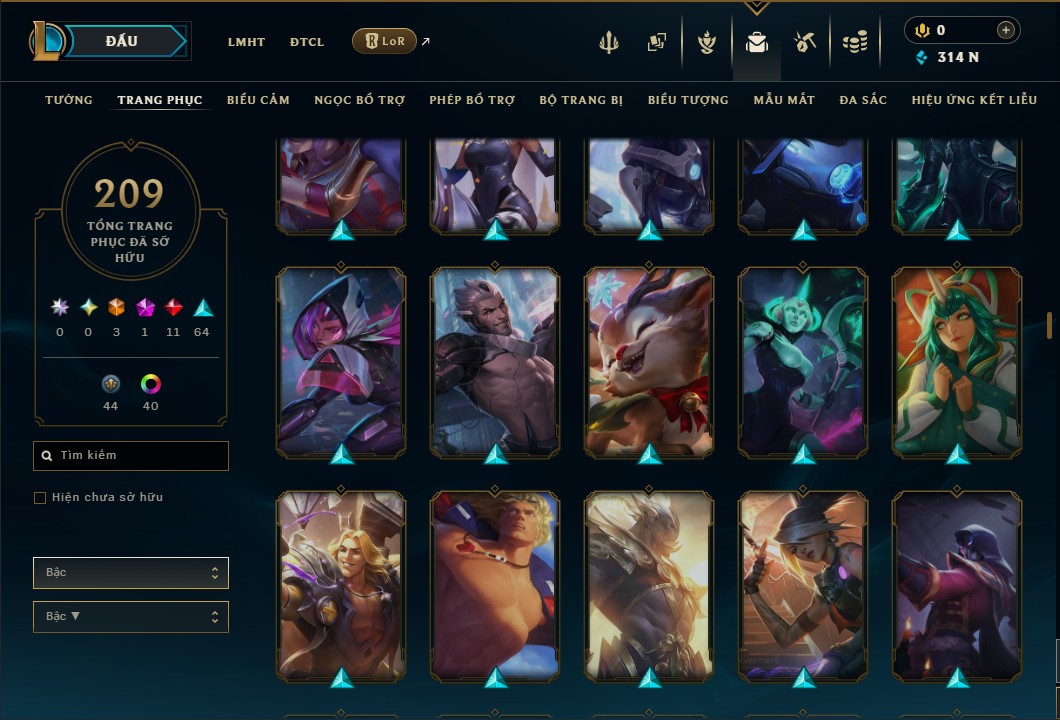Screen dimensions: 1060x720
Task: Open the loot hammer icon
Action: point(805,42)
